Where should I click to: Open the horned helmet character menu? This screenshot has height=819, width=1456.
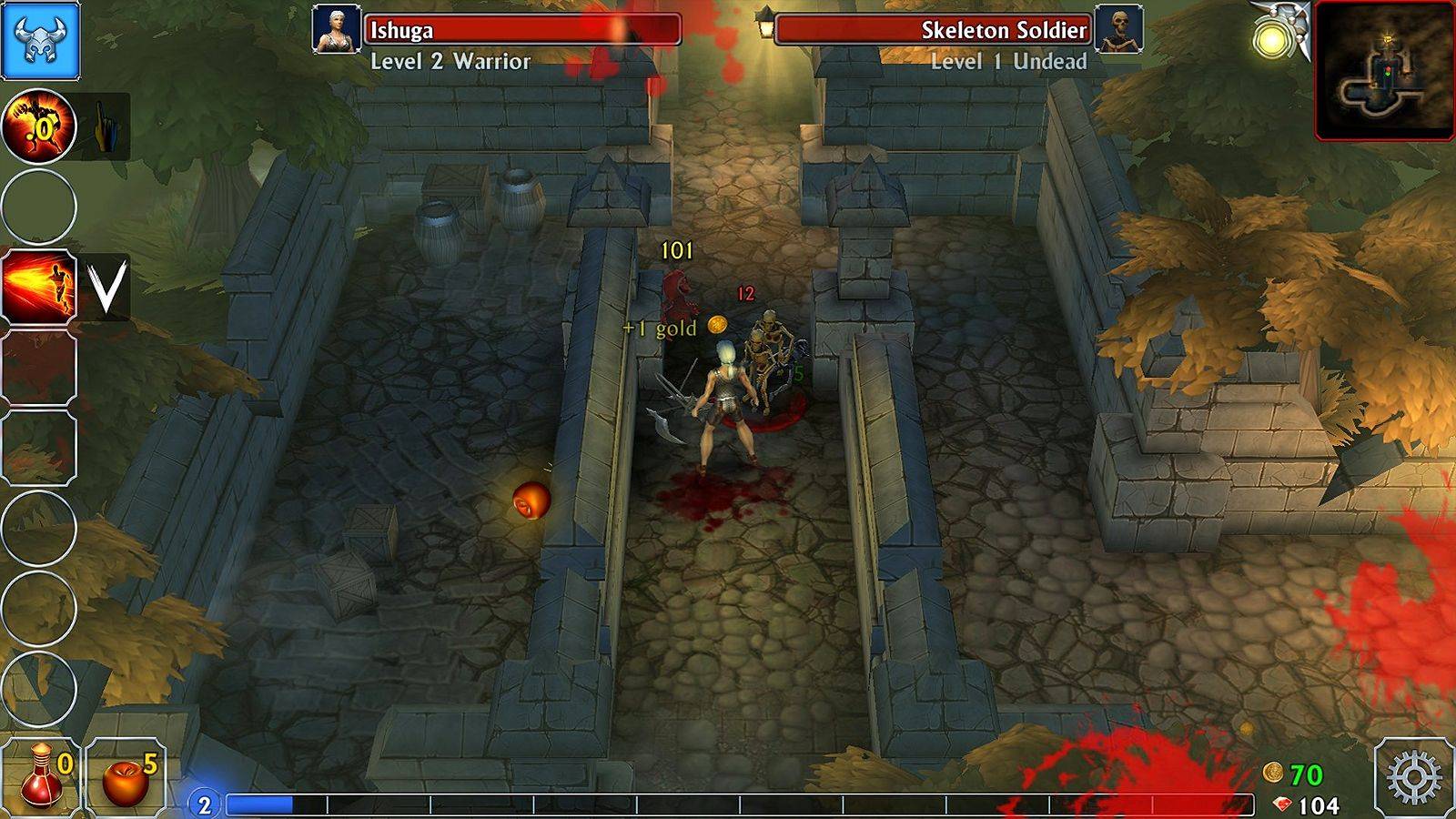(40, 40)
